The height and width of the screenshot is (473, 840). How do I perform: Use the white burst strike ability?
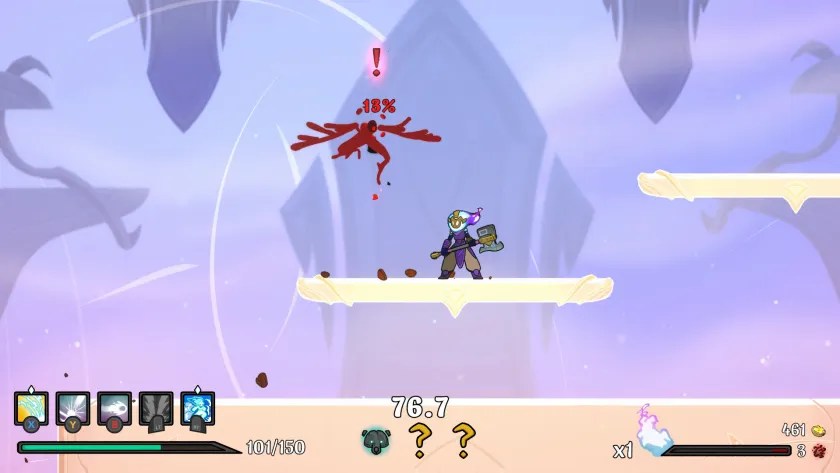pos(73,408)
